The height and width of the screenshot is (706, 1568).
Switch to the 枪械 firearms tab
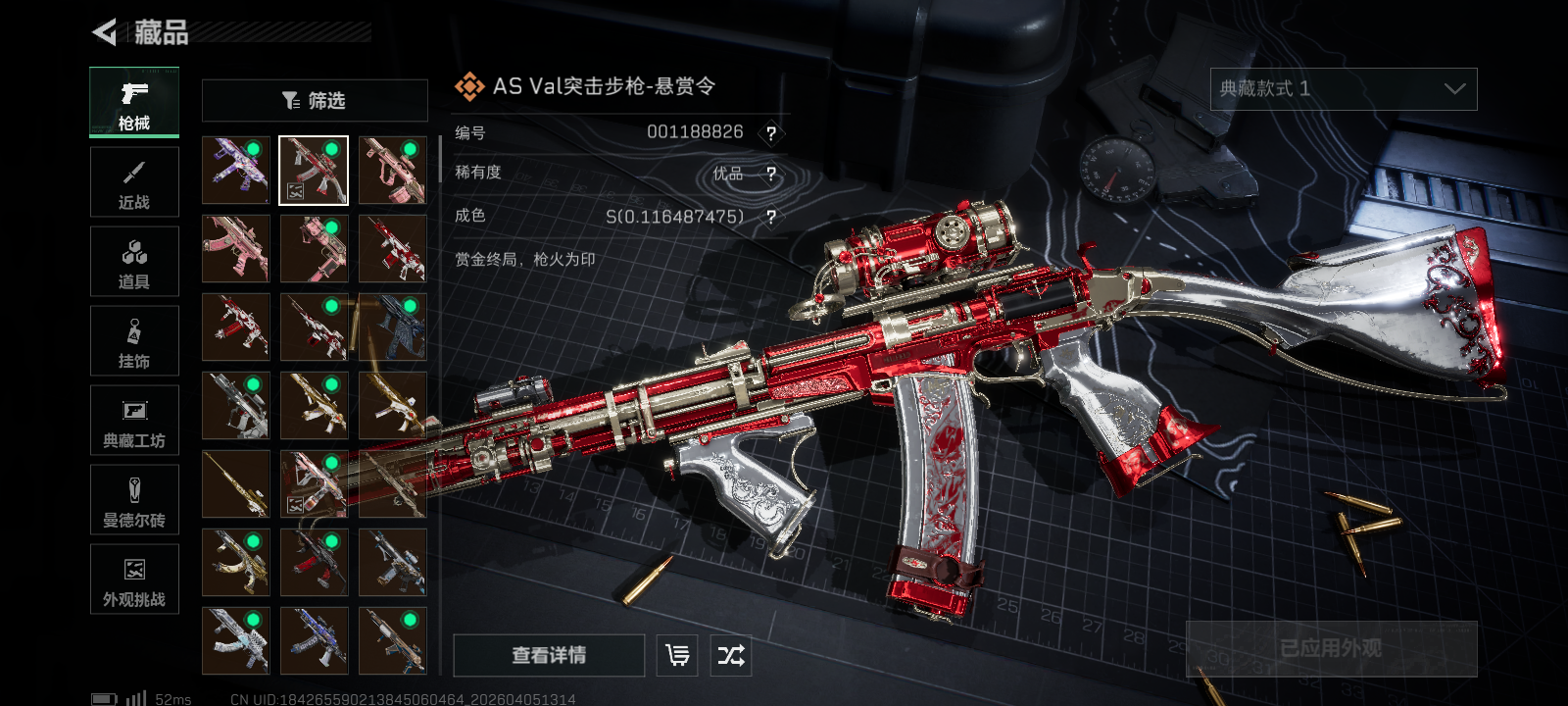(134, 102)
